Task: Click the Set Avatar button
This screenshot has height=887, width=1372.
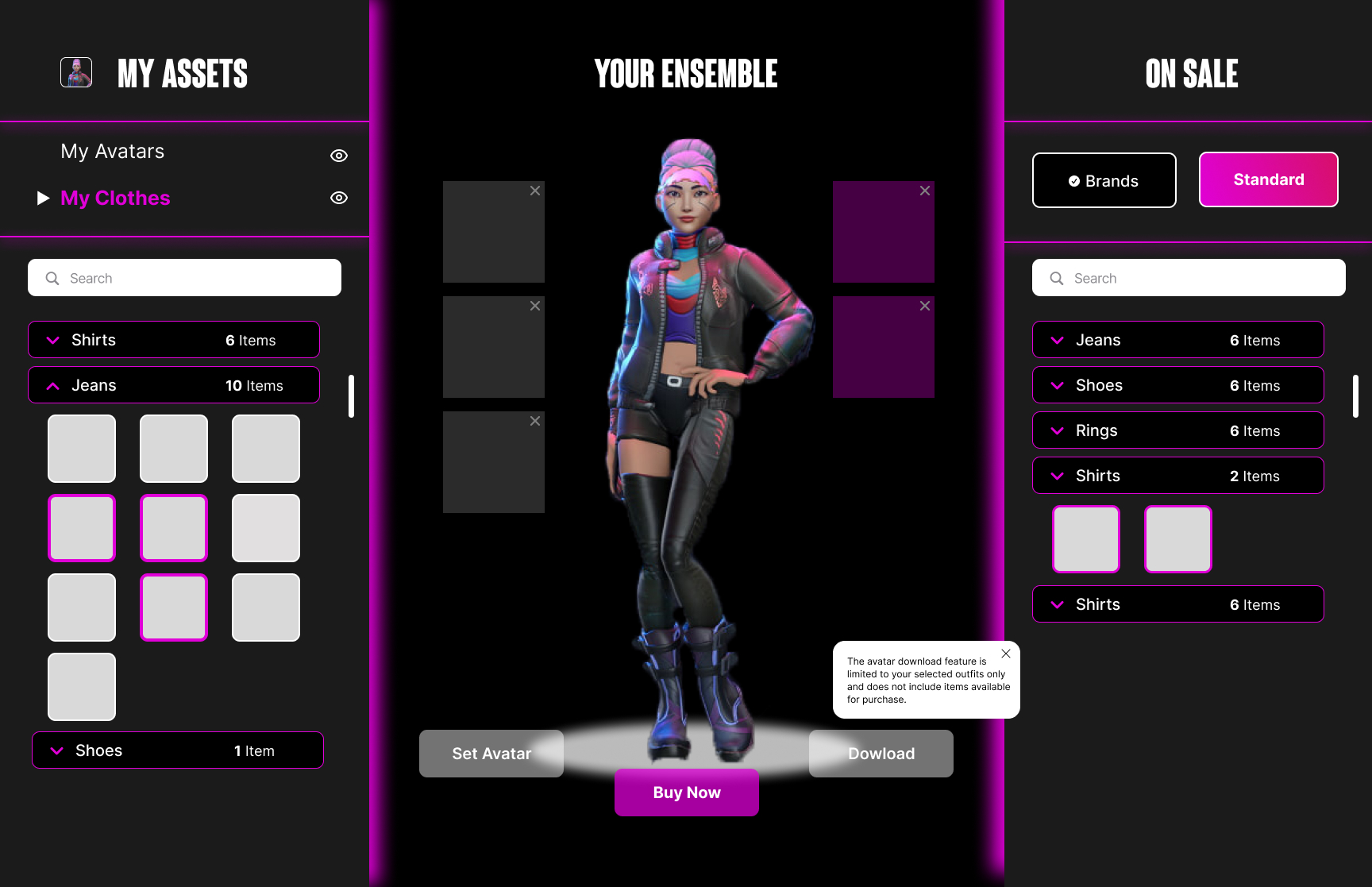Action: pos(491,753)
